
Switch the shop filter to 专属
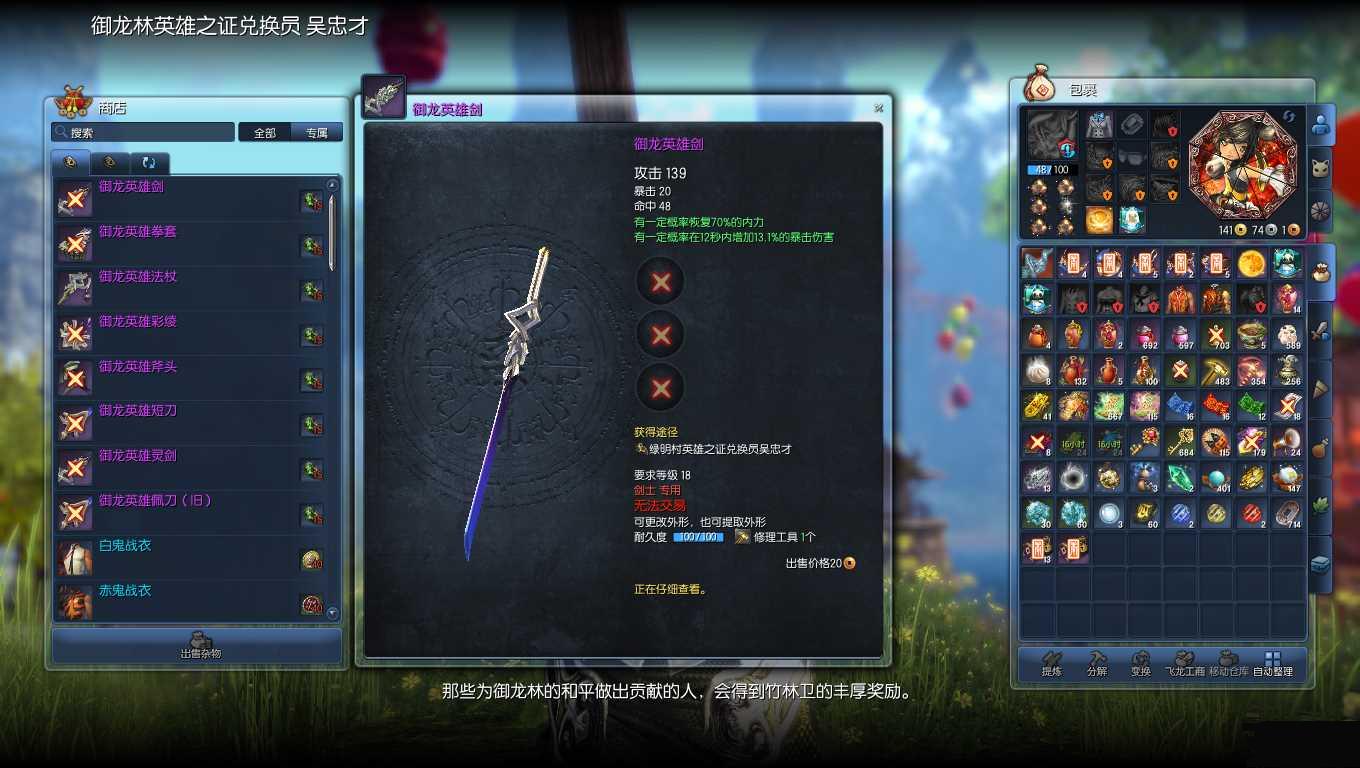click(317, 132)
